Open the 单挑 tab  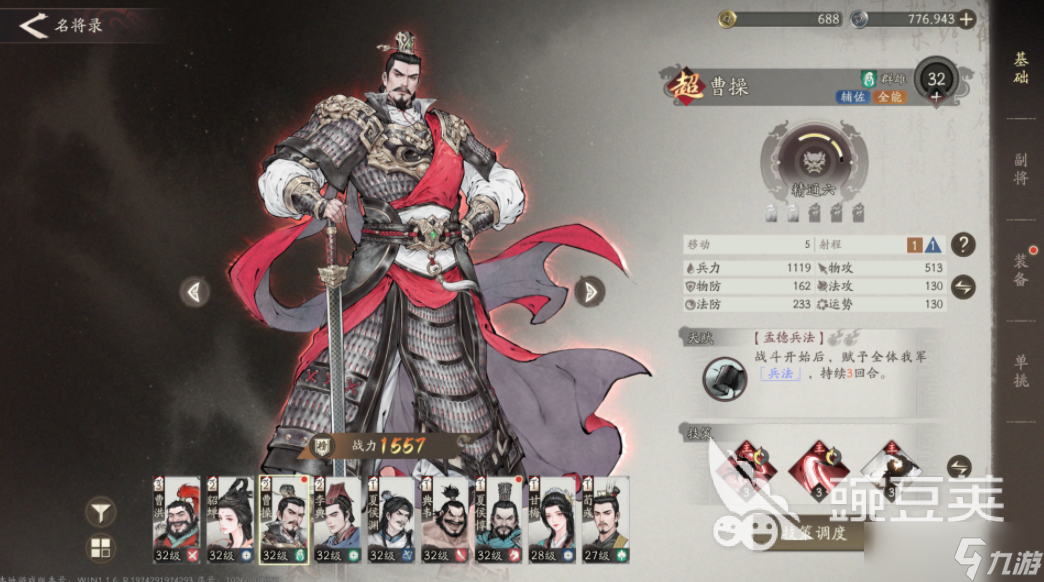point(1020,370)
